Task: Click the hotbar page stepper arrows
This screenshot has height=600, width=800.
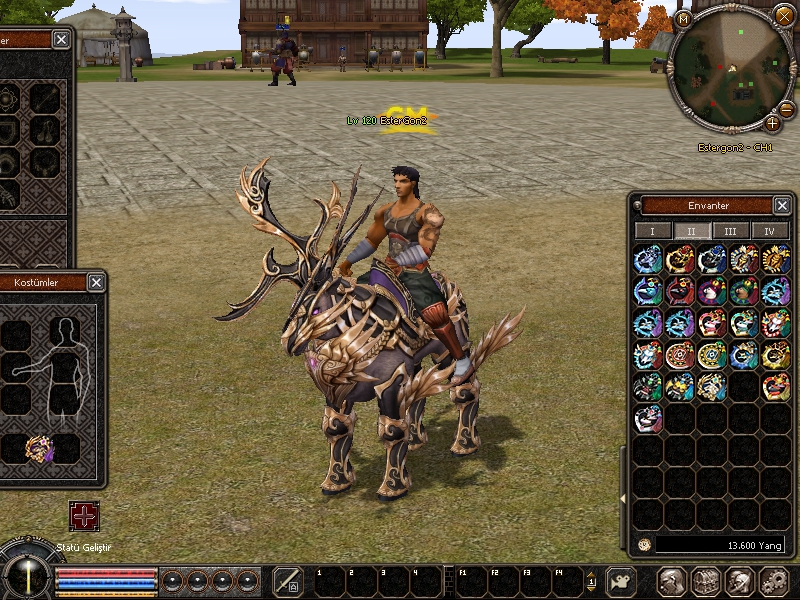Action: pos(591,580)
